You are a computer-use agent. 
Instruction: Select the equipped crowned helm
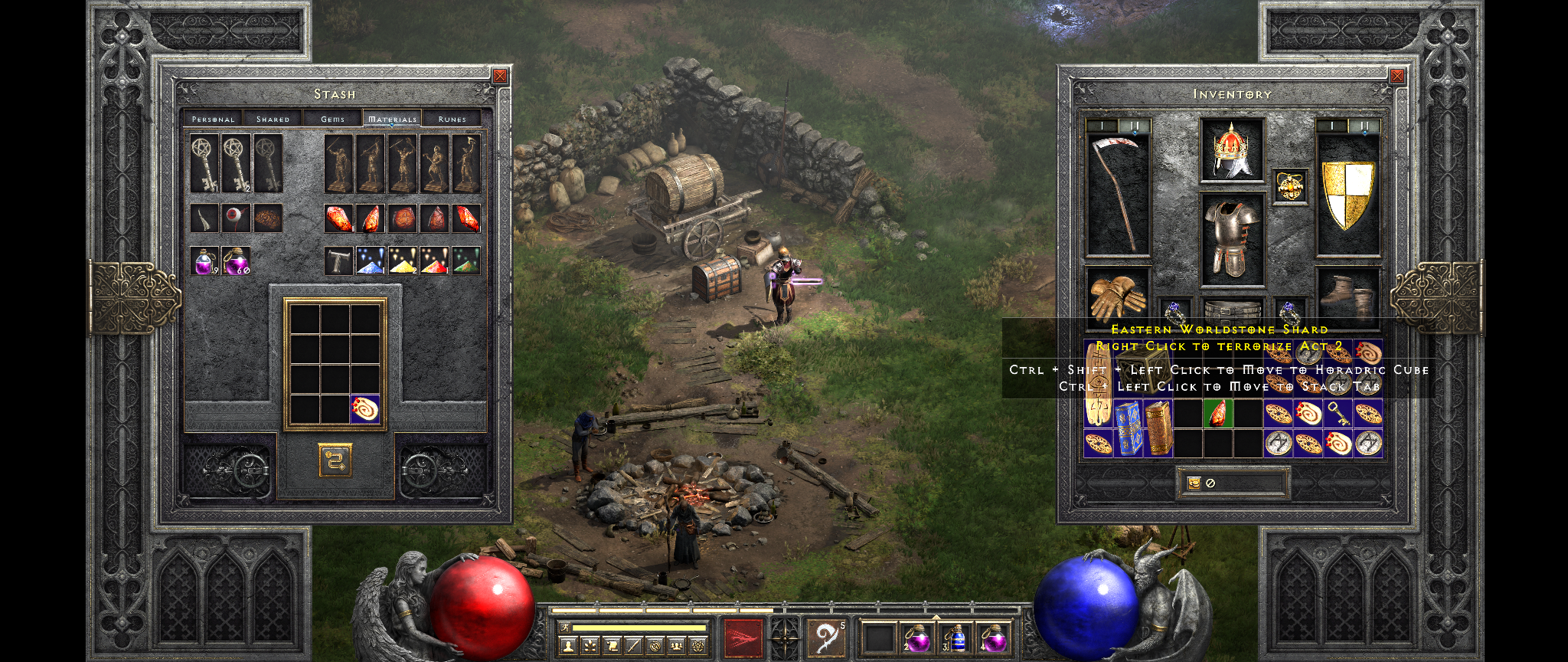click(x=1232, y=151)
